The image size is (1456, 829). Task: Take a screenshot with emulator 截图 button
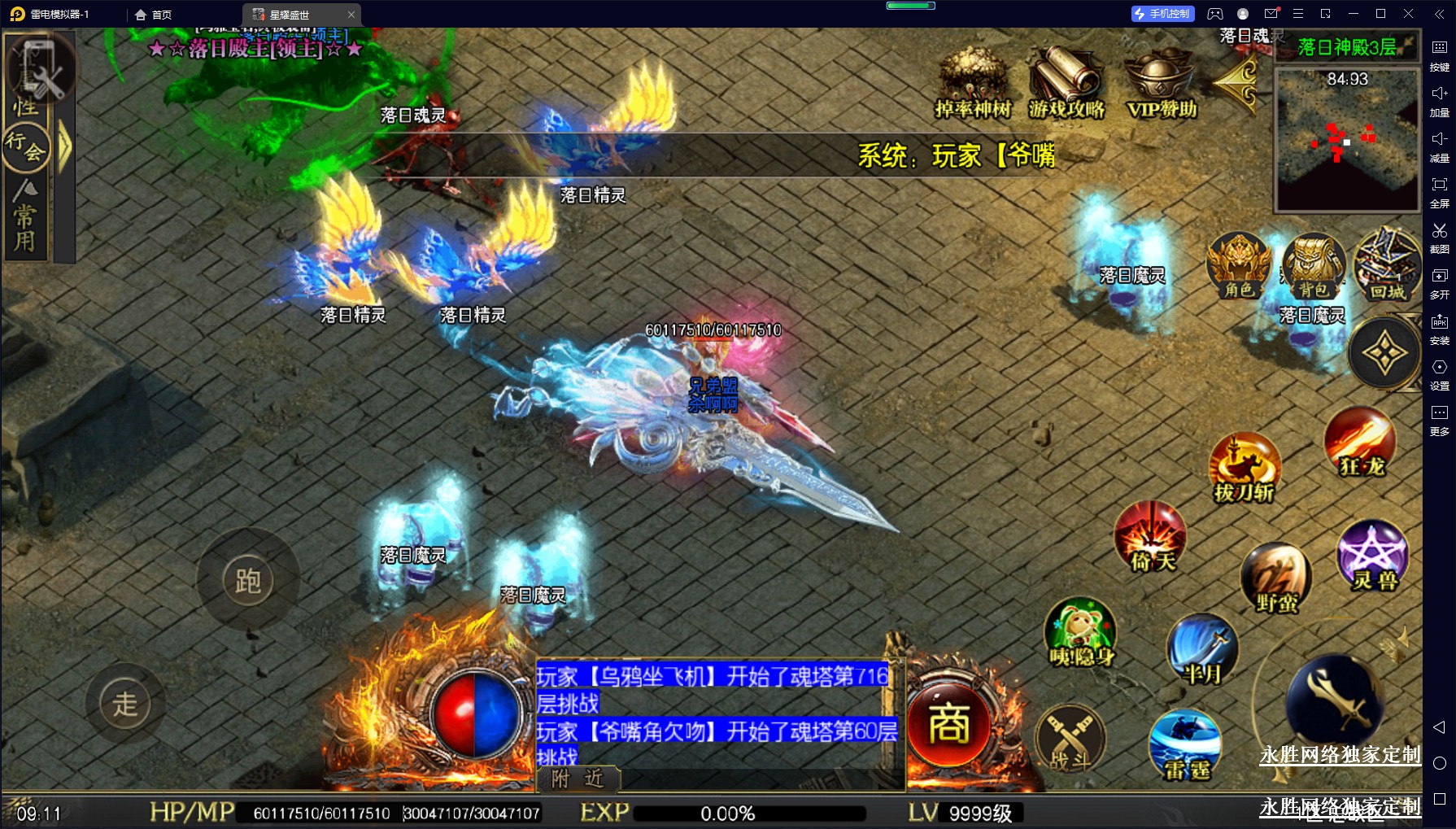coord(1439,237)
